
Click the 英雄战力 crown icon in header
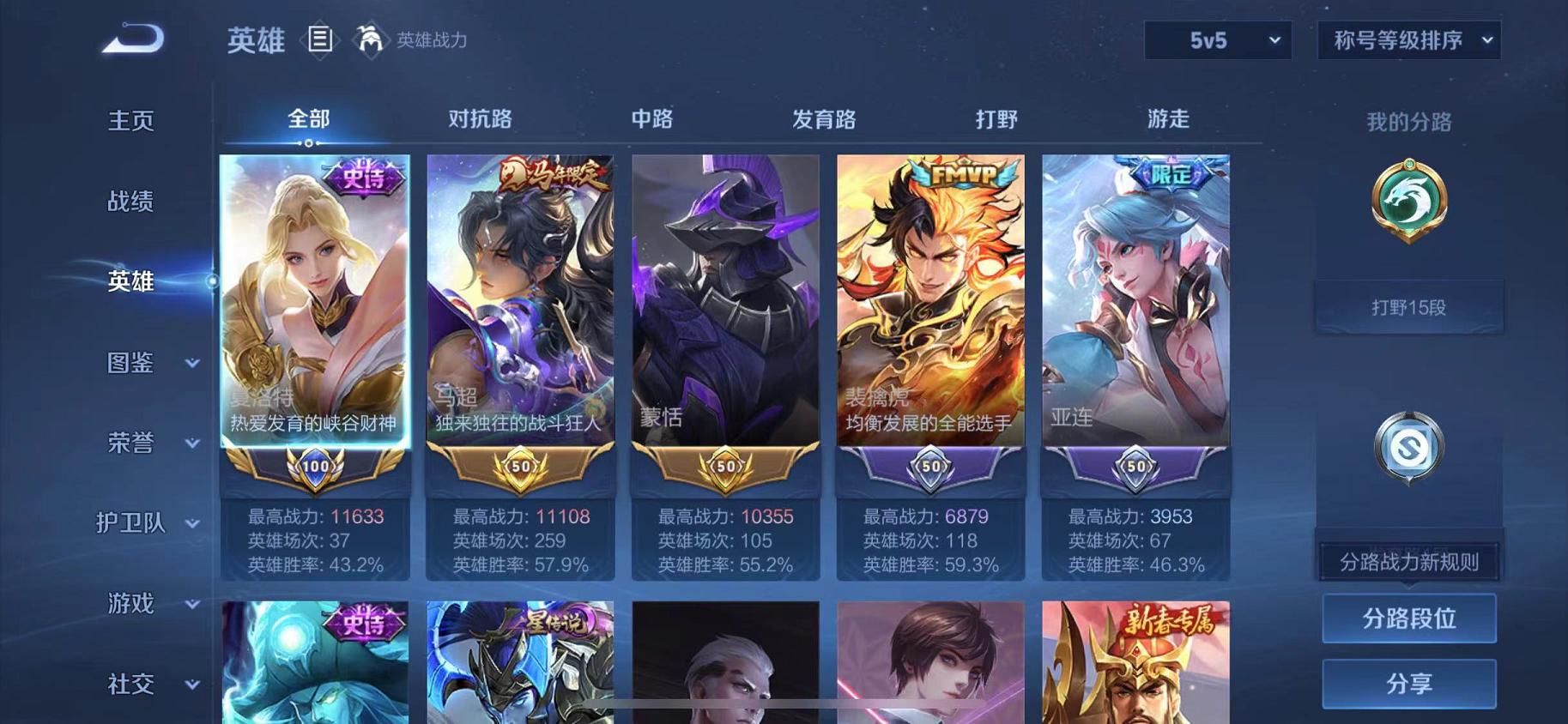coord(371,39)
